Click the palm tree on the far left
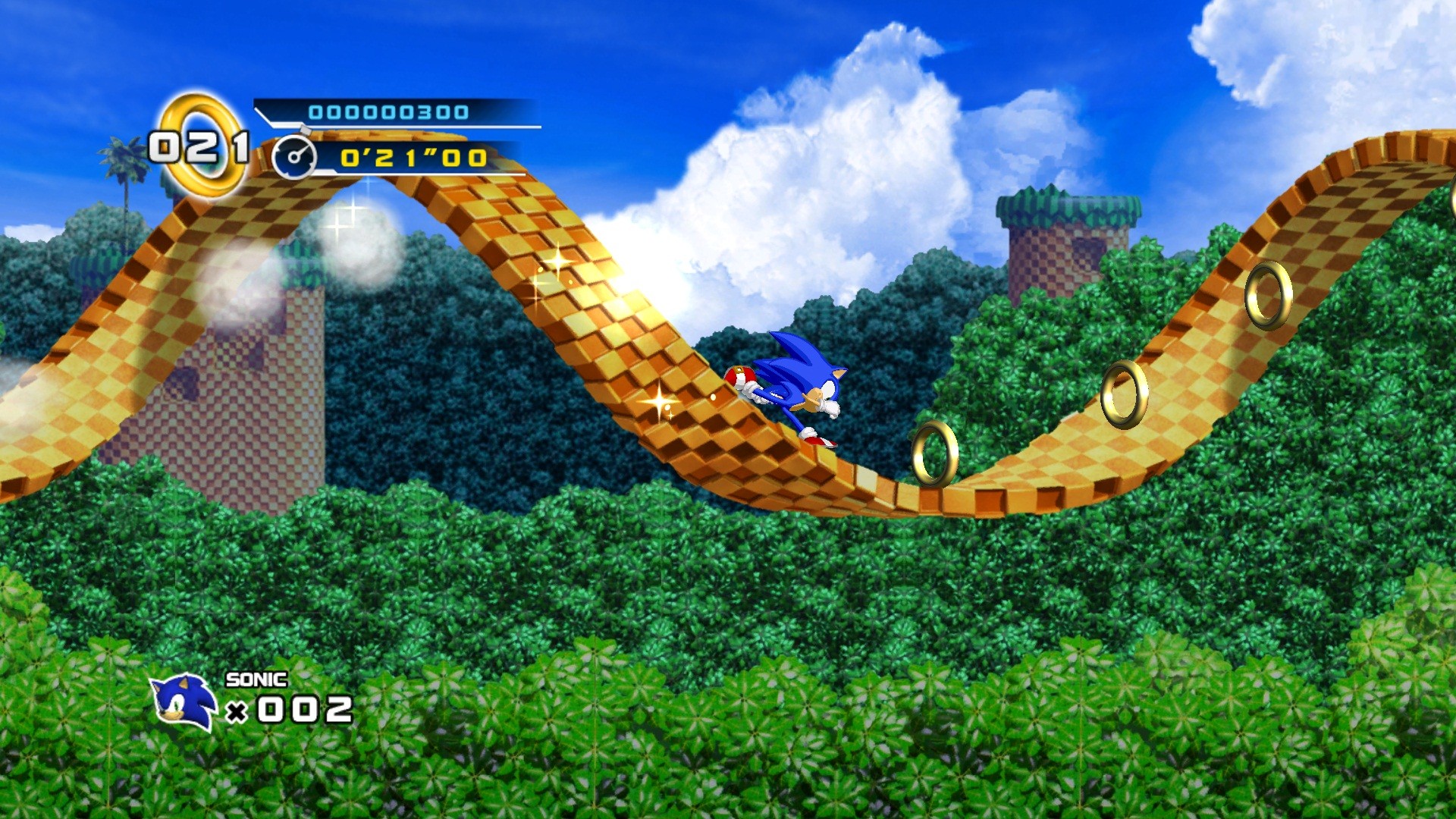The image size is (1456, 819). pos(124,163)
